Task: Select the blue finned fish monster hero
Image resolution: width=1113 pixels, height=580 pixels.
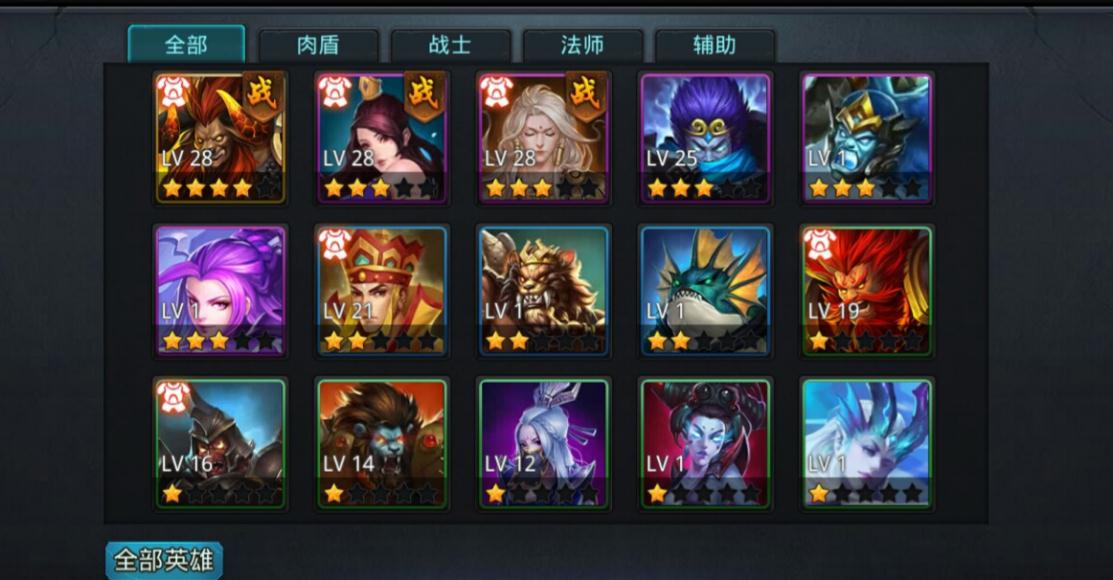Action: [x=706, y=291]
